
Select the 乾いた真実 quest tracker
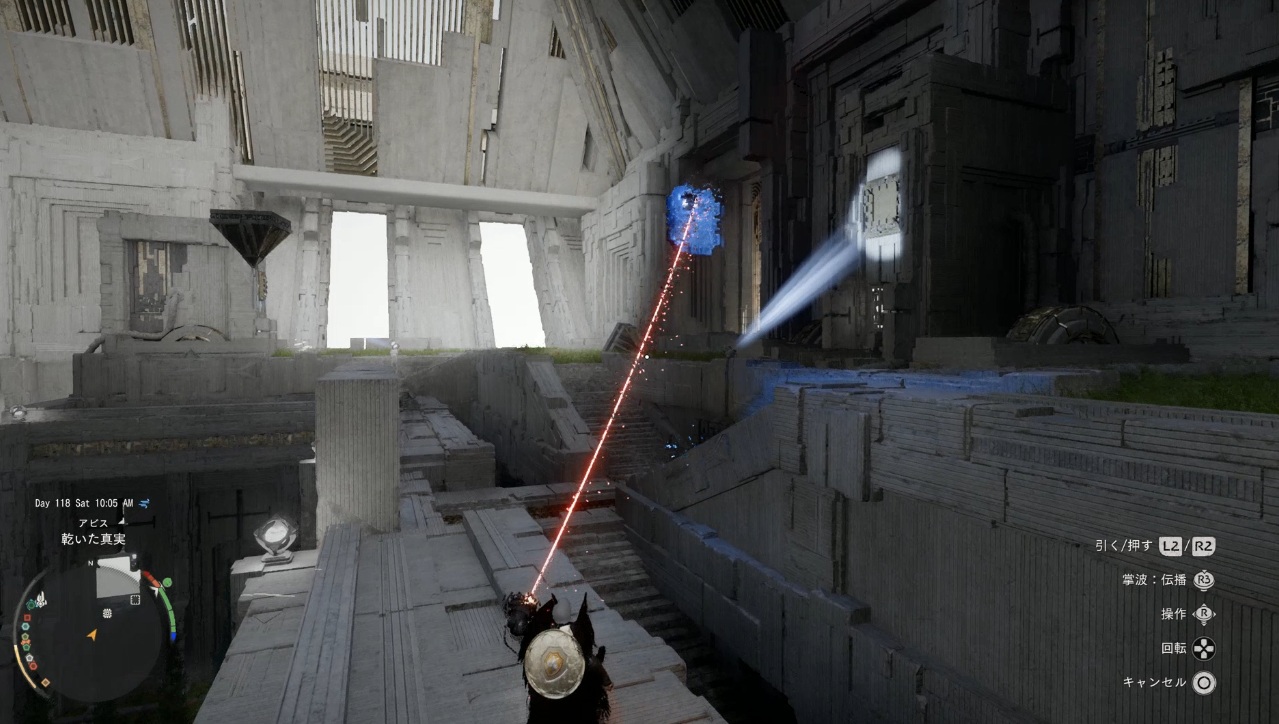[x=94, y=539]
